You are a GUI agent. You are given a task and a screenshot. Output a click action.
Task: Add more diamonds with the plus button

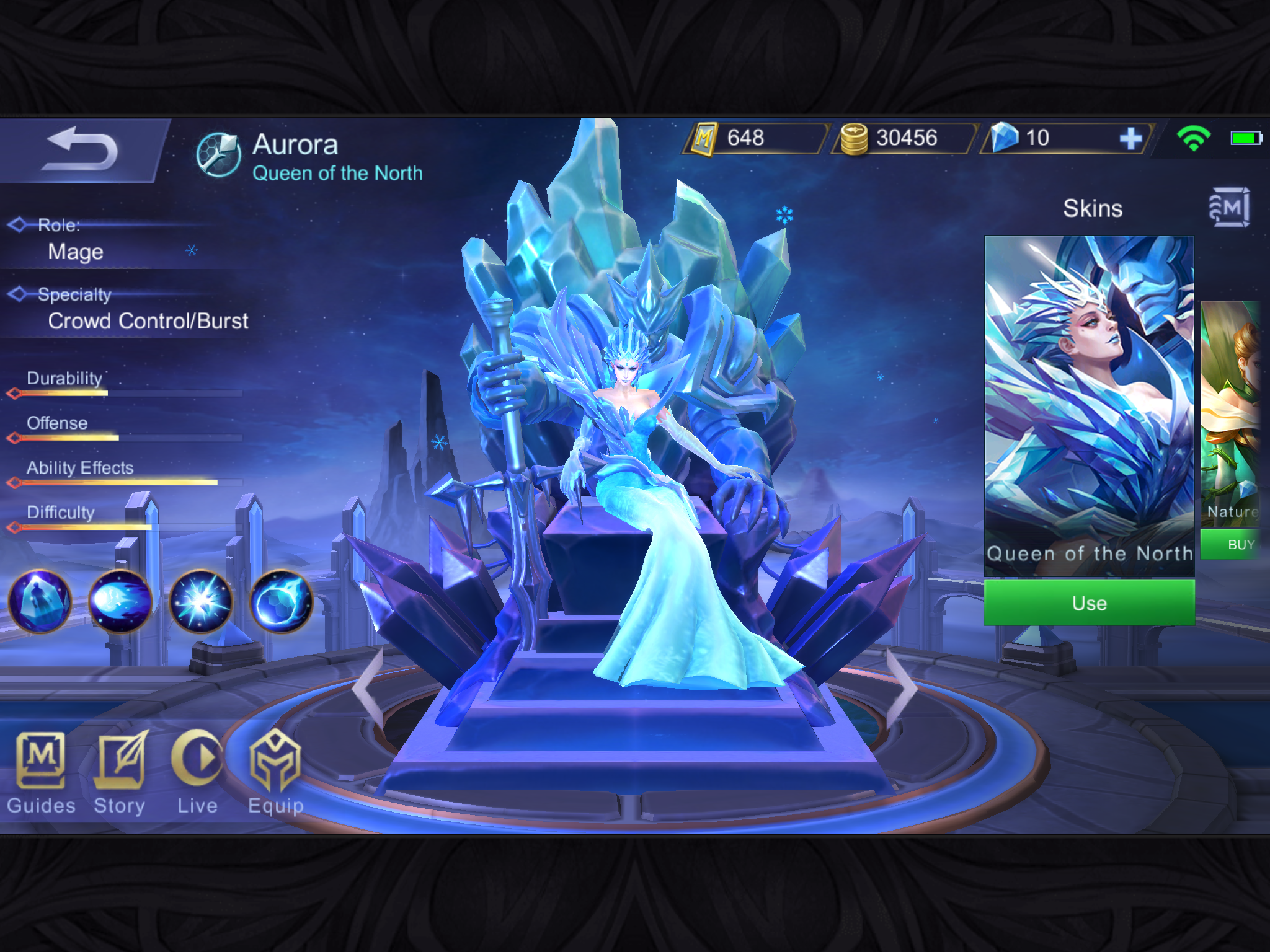(x=1131, y=138)
